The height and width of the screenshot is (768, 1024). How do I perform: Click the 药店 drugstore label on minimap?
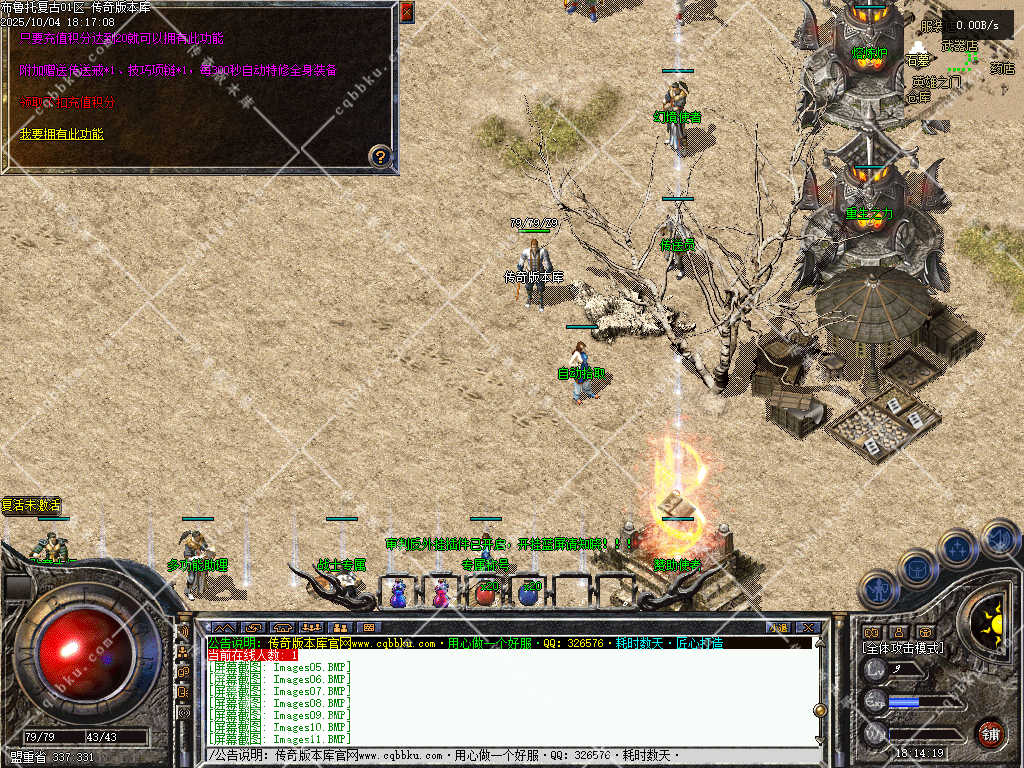coord(1002,69)
